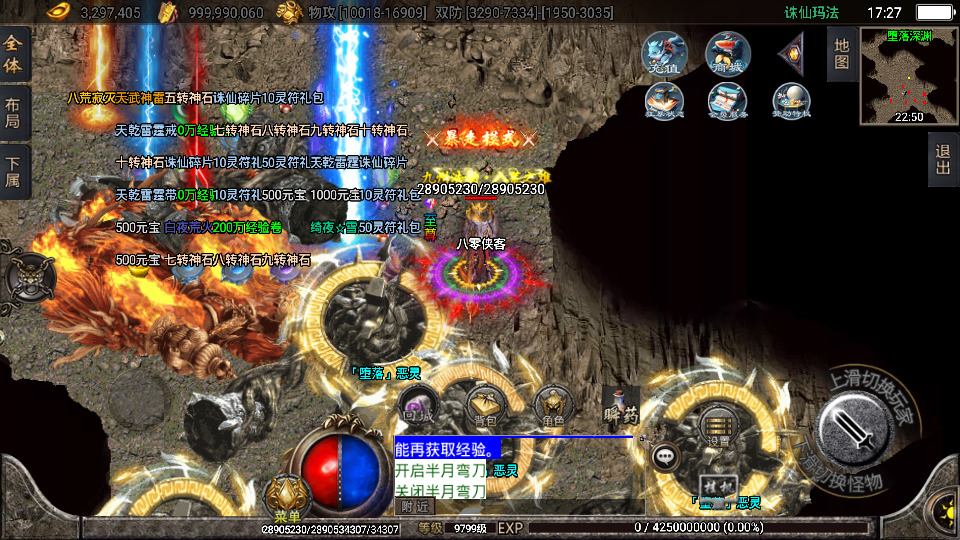
Task: Open the chat speech bubble
Action: 665,456
